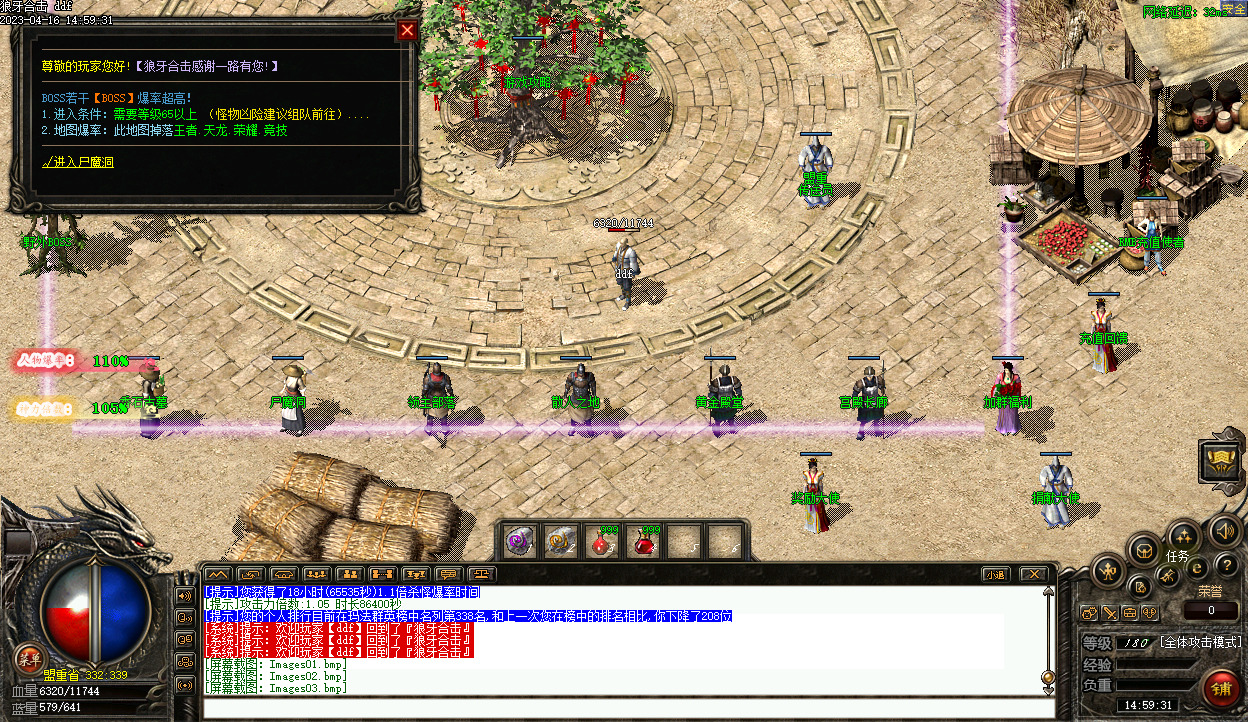Close the chat panel with its X button
The height and width of the screenshot is (722, 1248).
(x=1033, y=574)
